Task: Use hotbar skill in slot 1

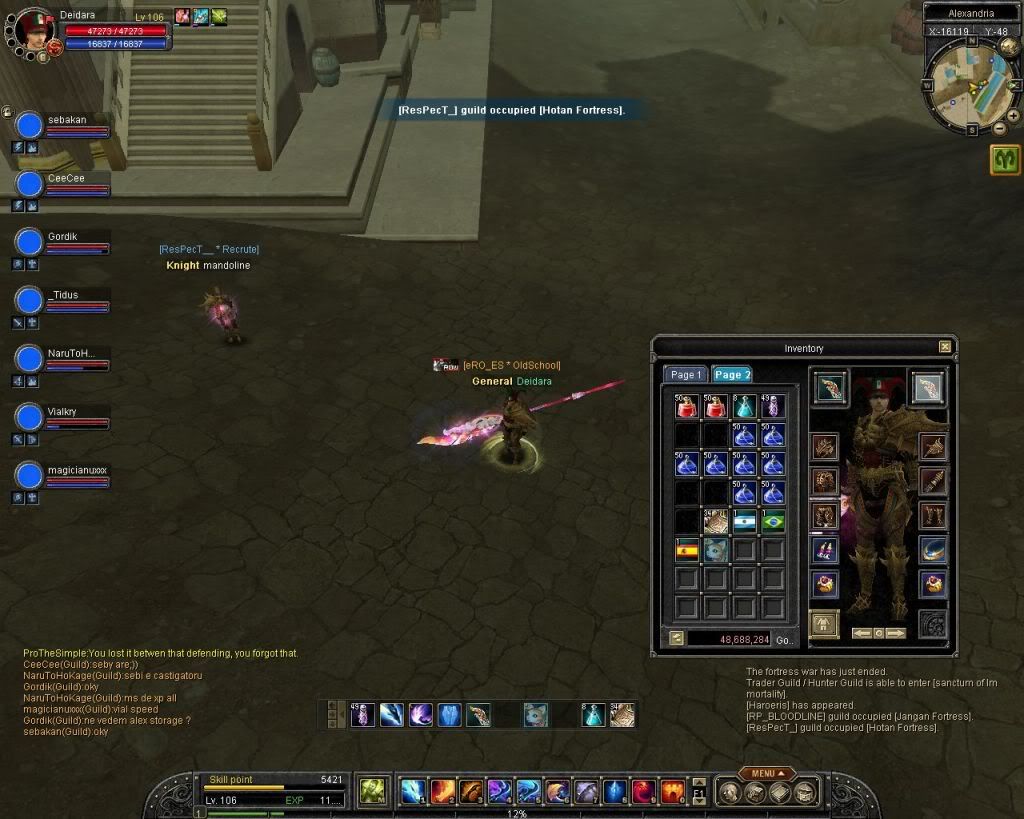Action: [x=413, y=791]
